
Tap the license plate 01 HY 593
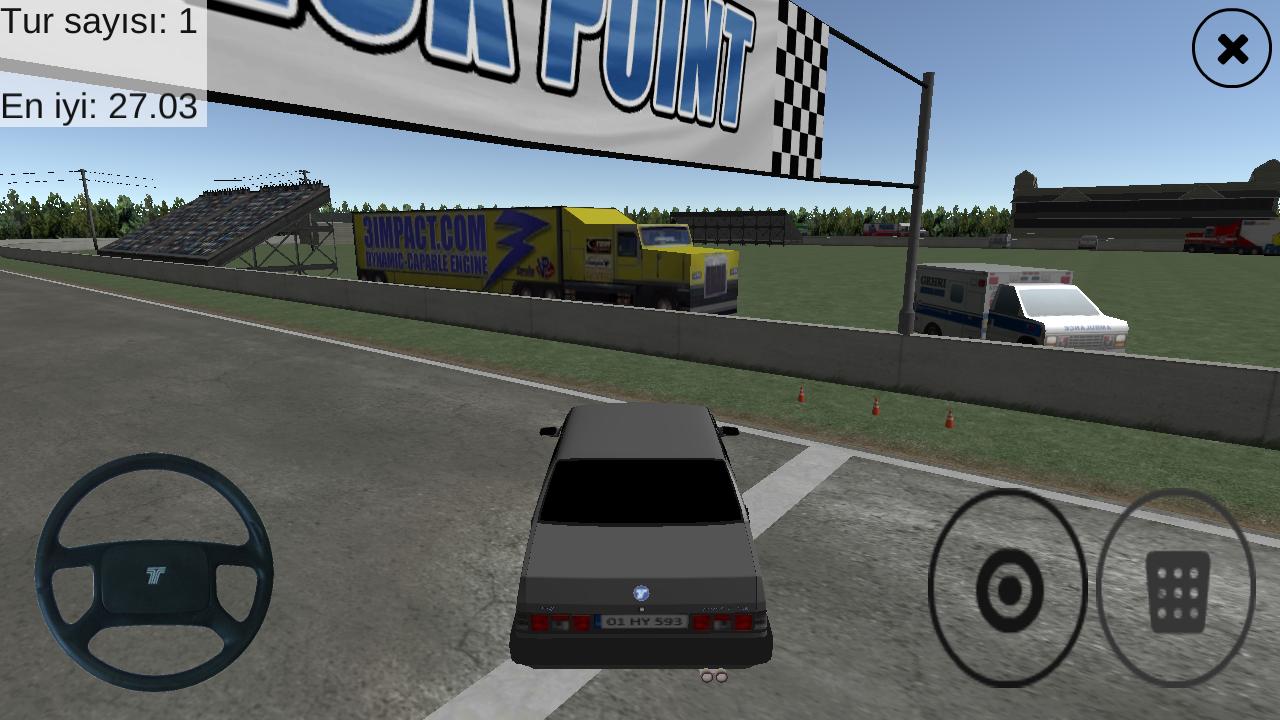point(642,620)
